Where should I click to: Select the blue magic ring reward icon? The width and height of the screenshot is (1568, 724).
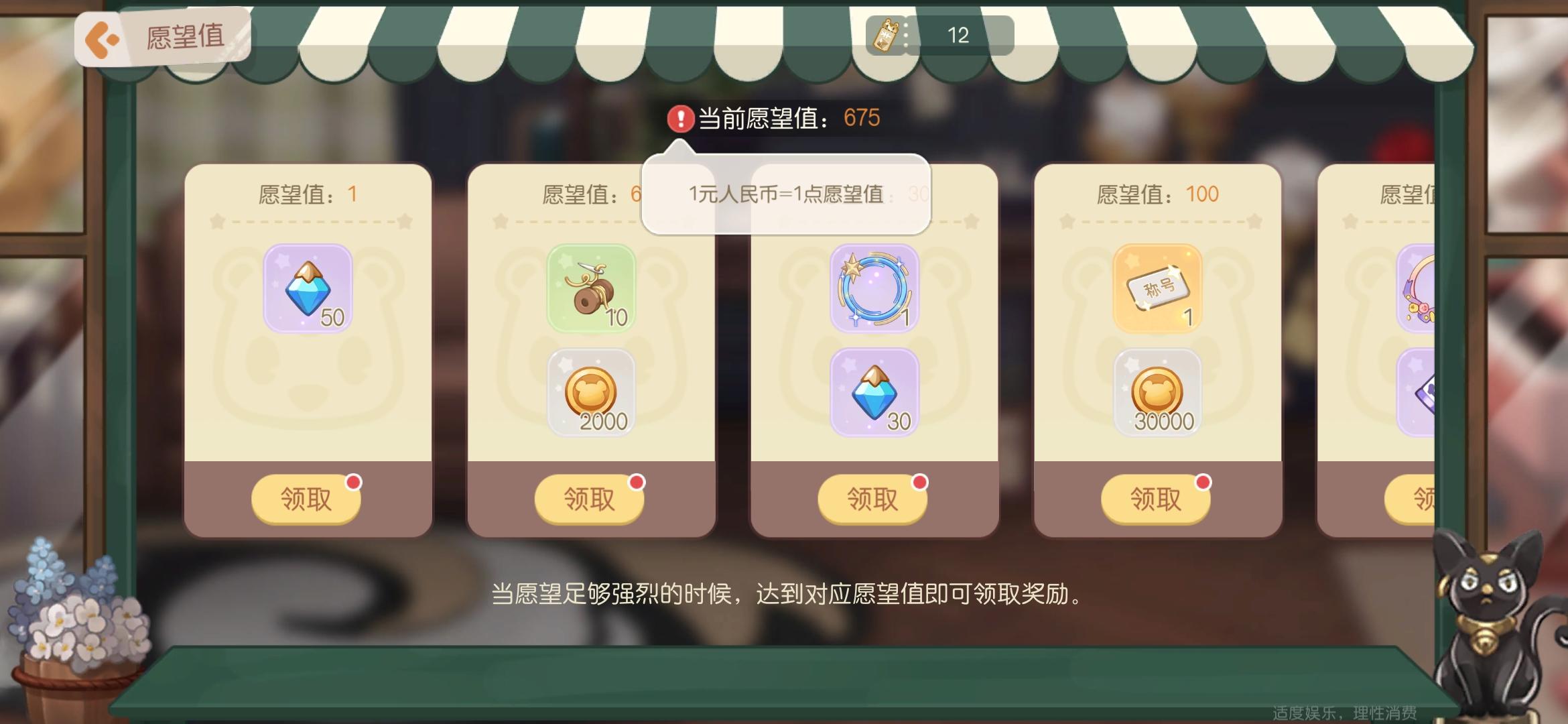874,288
